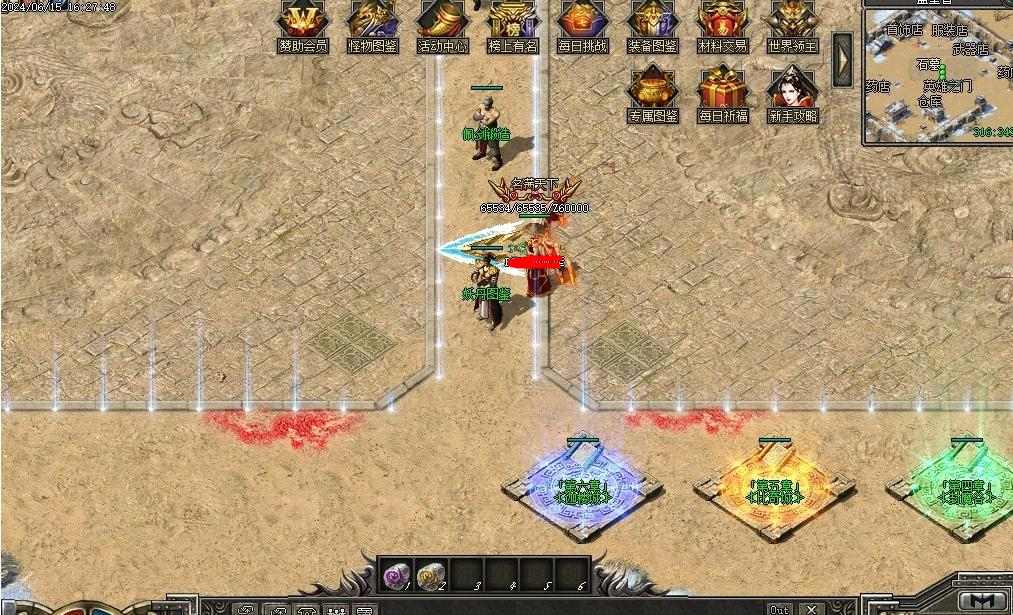Claim the 每日祈福 daily blessing gift
Viewport: 1013px width, 615px height.
[722, 89]
